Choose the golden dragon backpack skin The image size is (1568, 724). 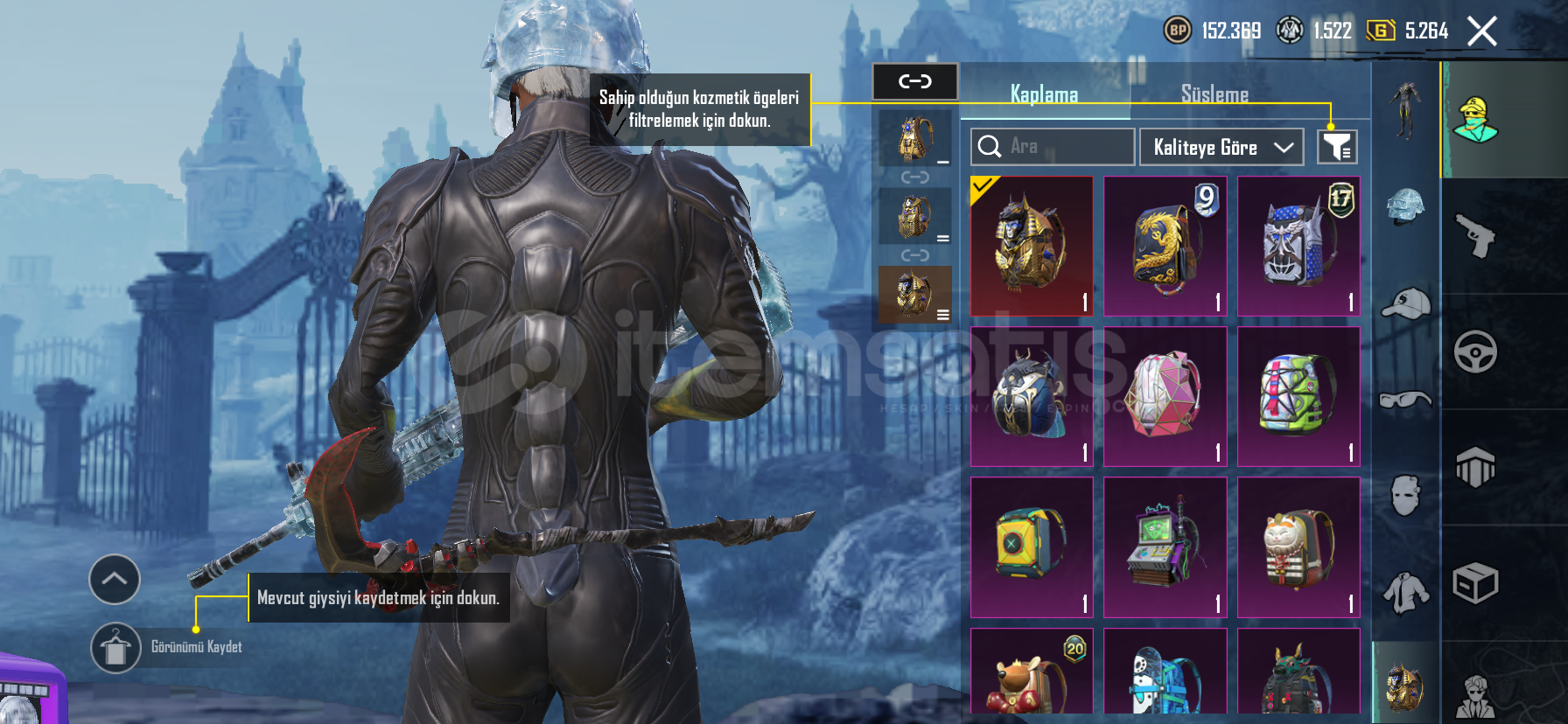(1165, 246)
